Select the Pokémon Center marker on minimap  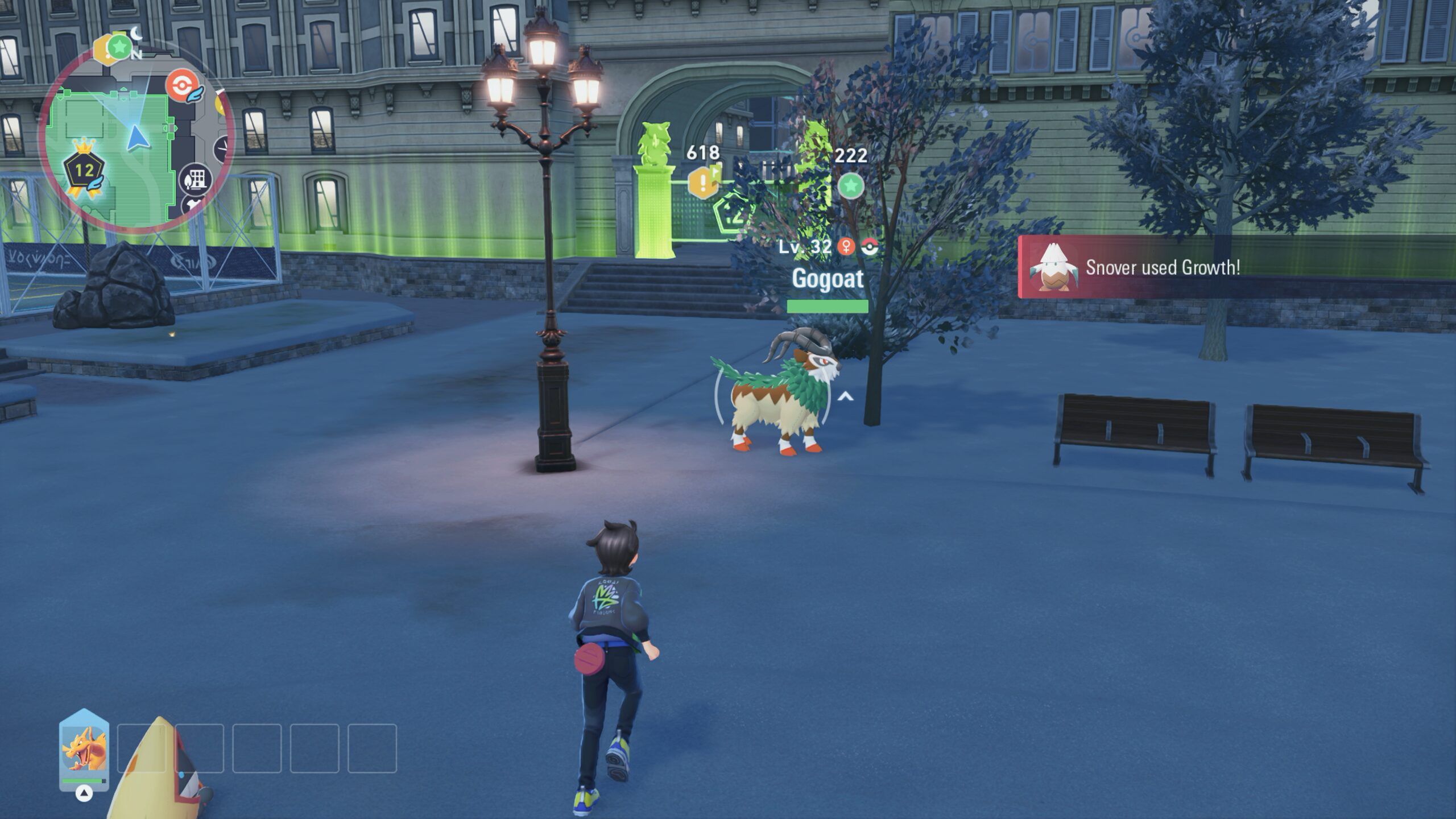(x=180, y=86)
